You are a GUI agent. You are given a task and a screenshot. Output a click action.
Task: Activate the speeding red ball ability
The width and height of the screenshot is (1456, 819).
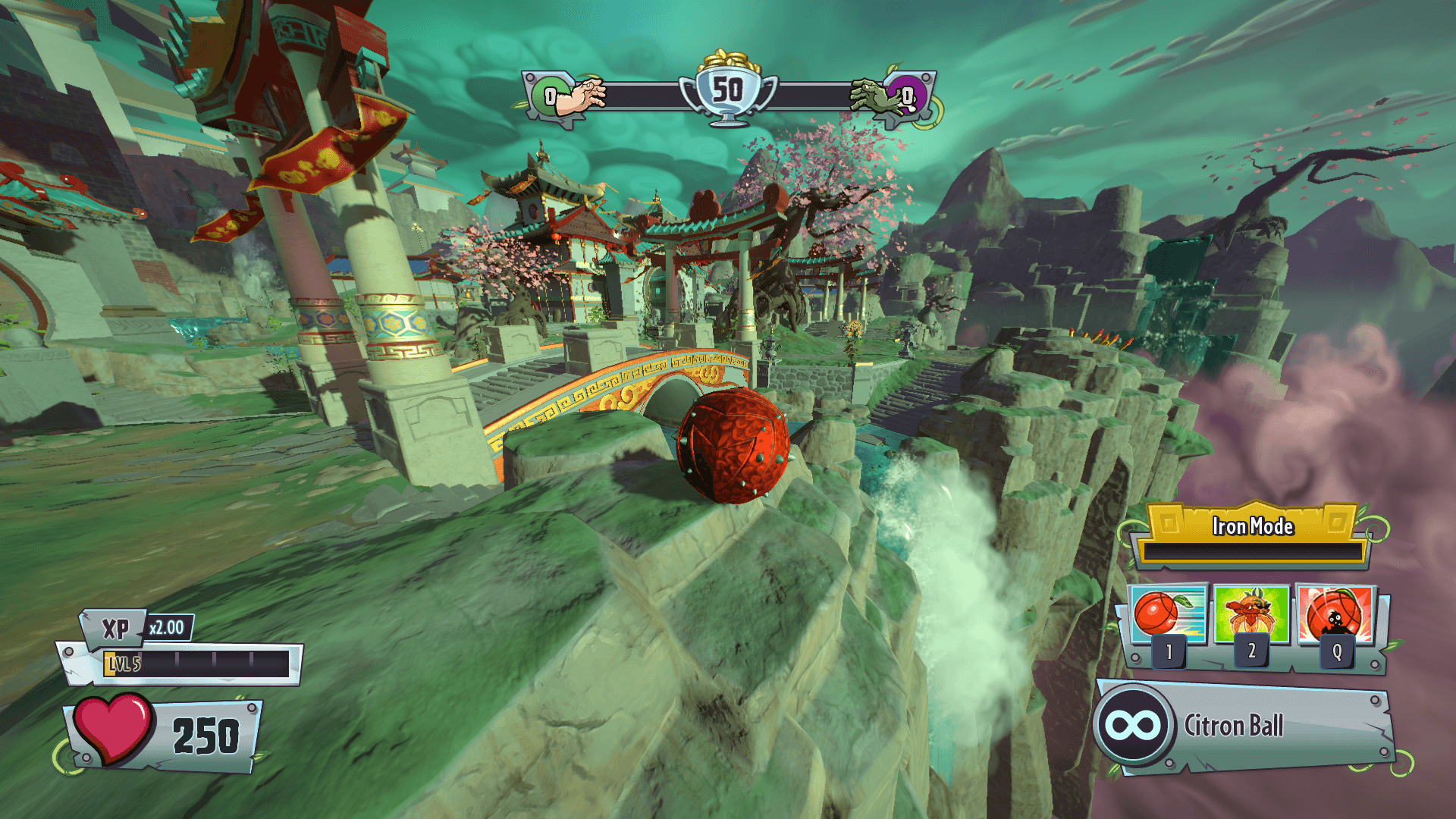point(1169,614)
